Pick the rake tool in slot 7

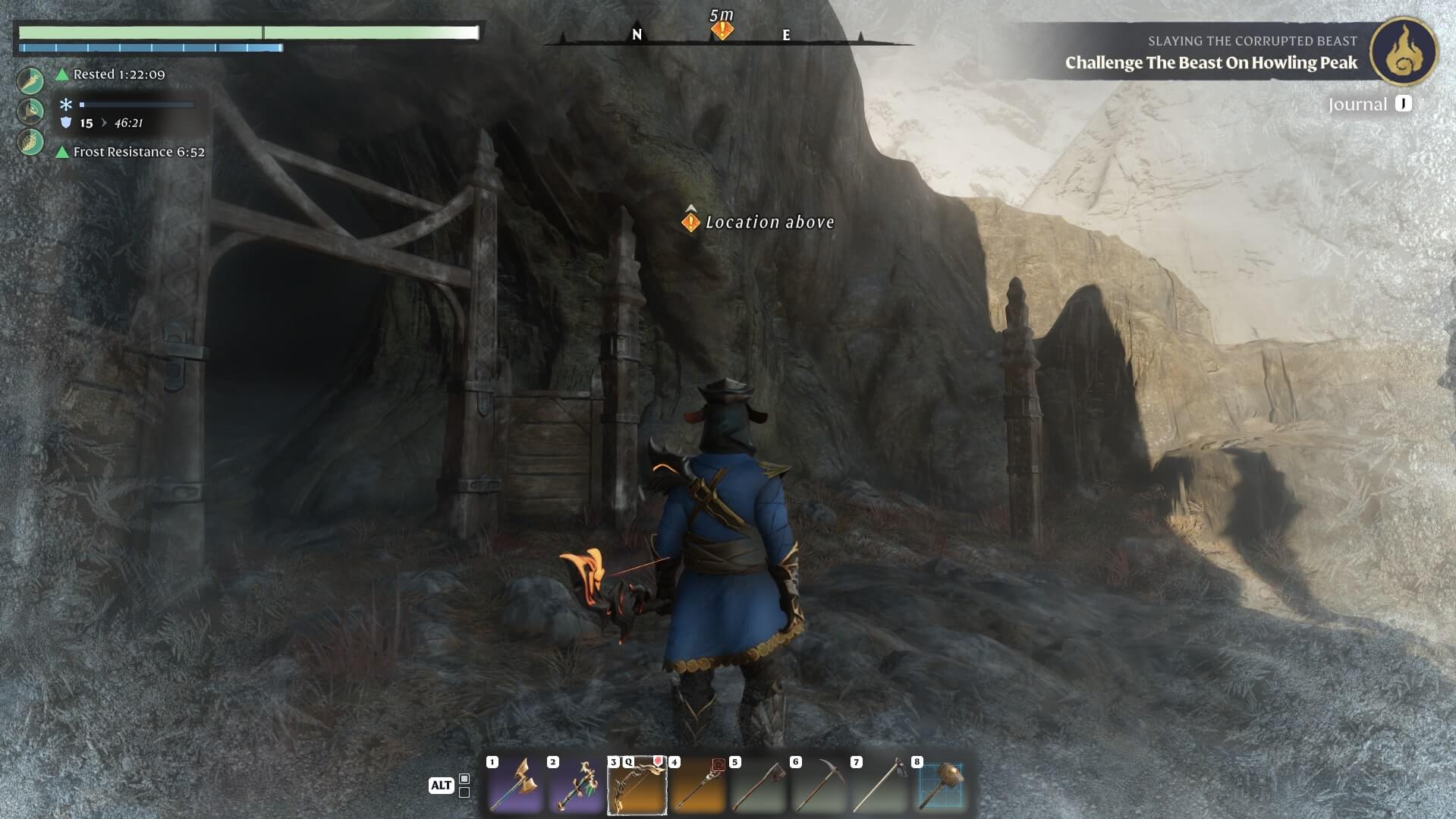[x=879, y=786]
